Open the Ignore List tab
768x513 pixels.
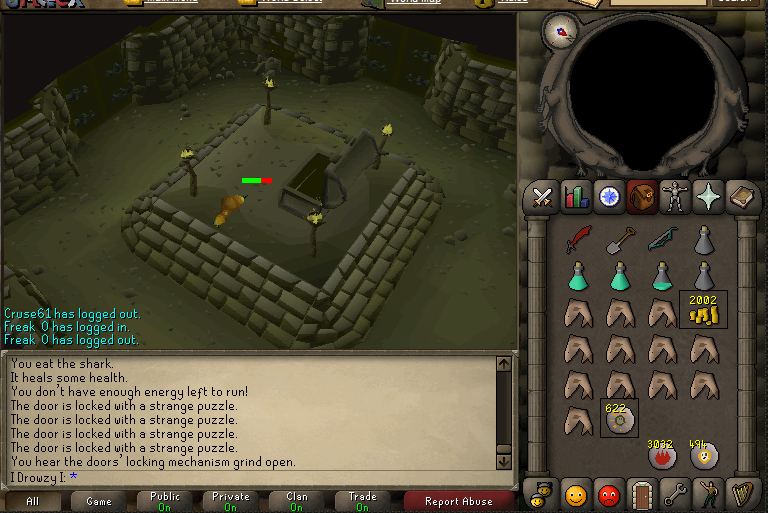(609, 494)
